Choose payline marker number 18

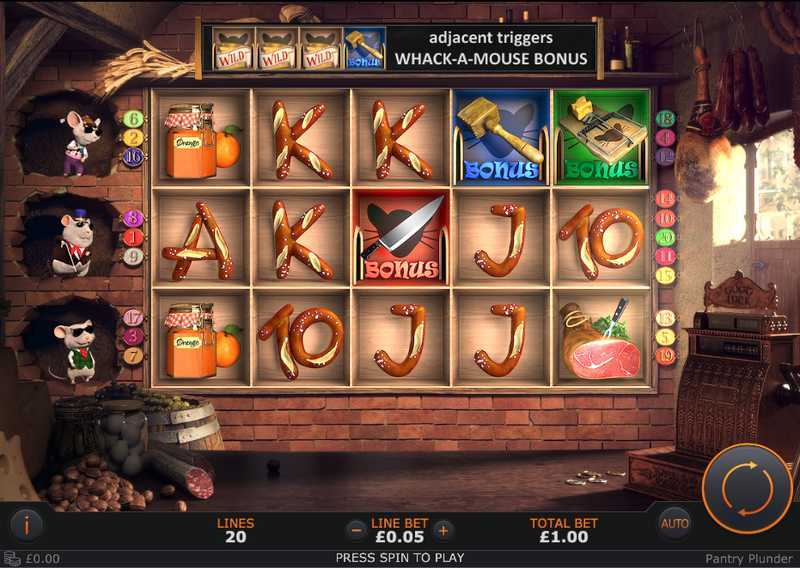666,118
